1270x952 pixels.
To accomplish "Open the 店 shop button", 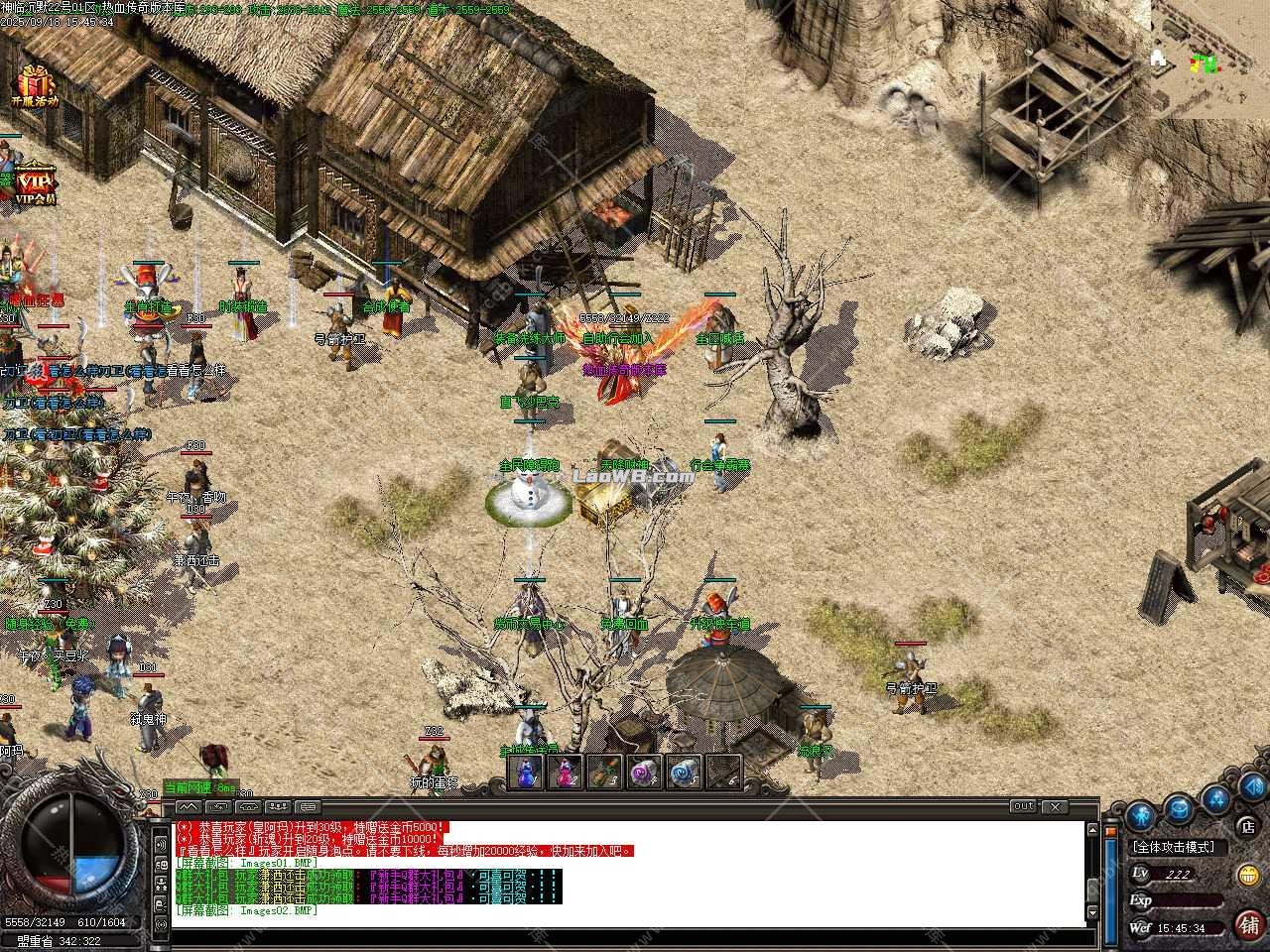I will point(1248,825).
